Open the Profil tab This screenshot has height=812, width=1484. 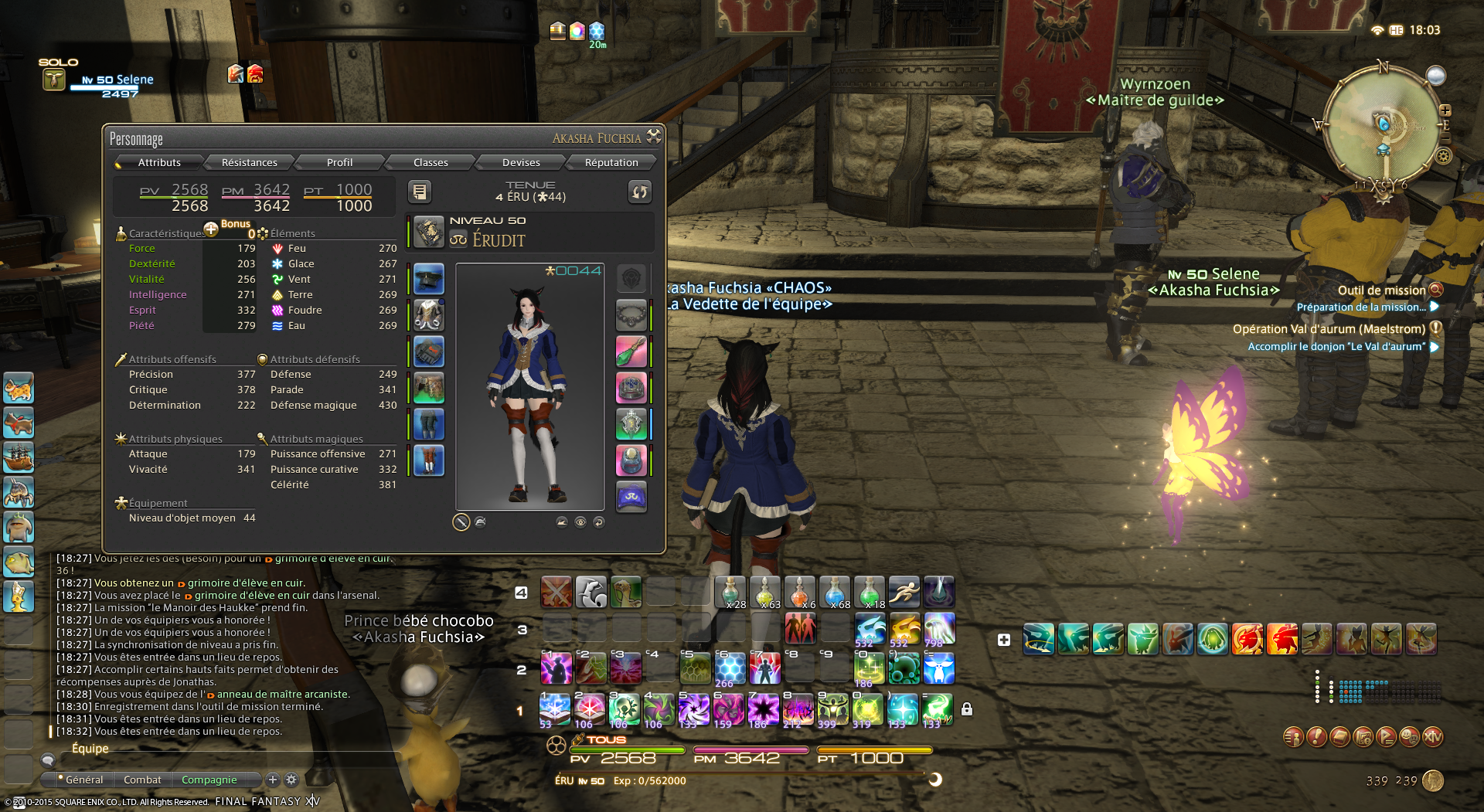339,162
